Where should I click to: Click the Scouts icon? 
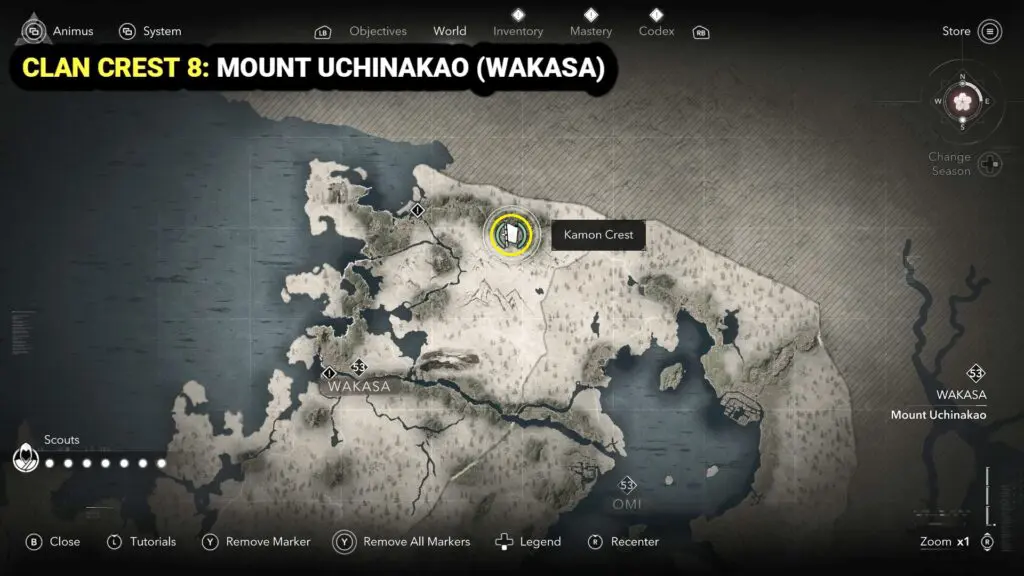pyautogui.click(x=24, y=458)
